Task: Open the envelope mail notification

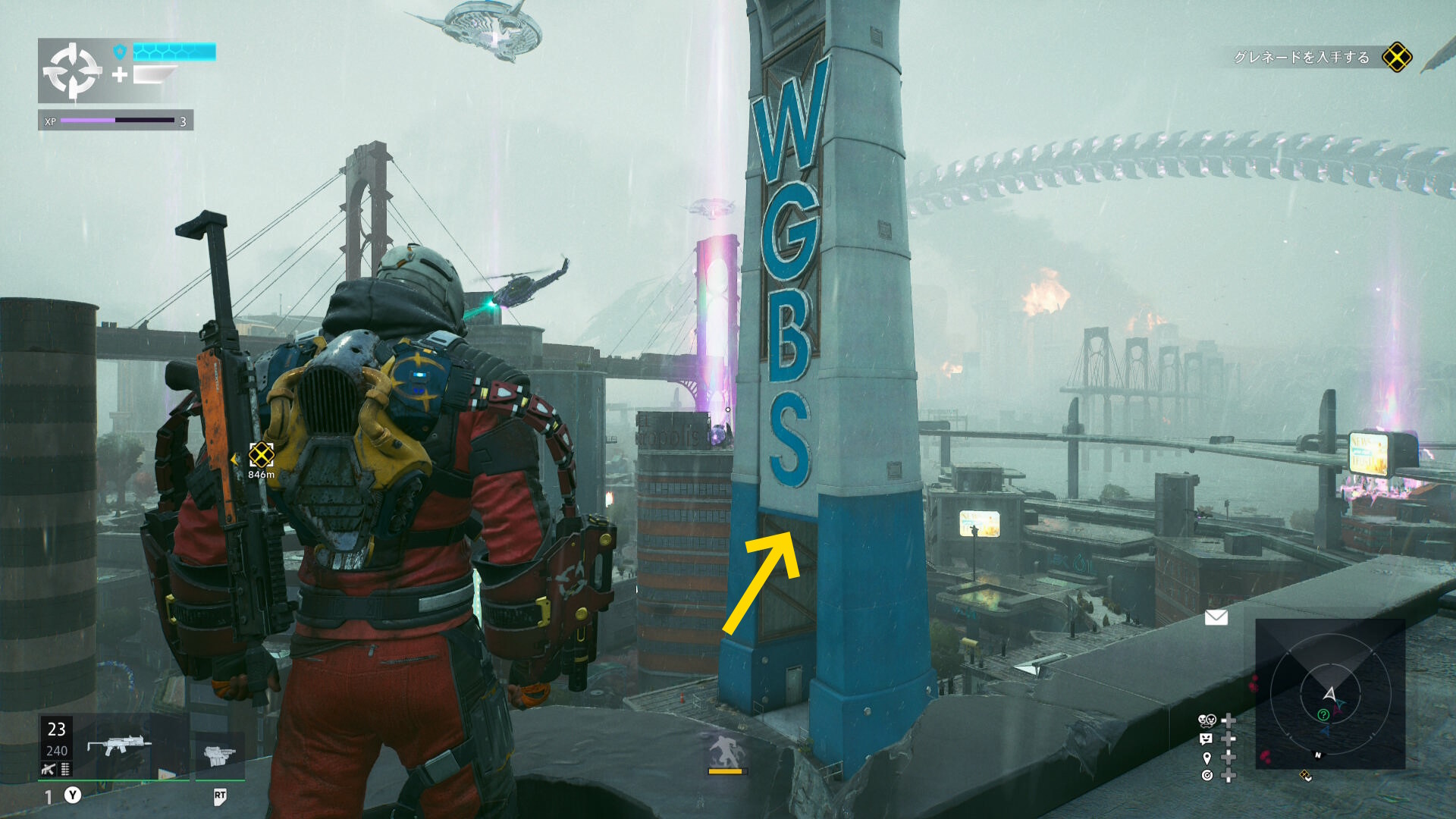Action: click(x=1216, y=617)
